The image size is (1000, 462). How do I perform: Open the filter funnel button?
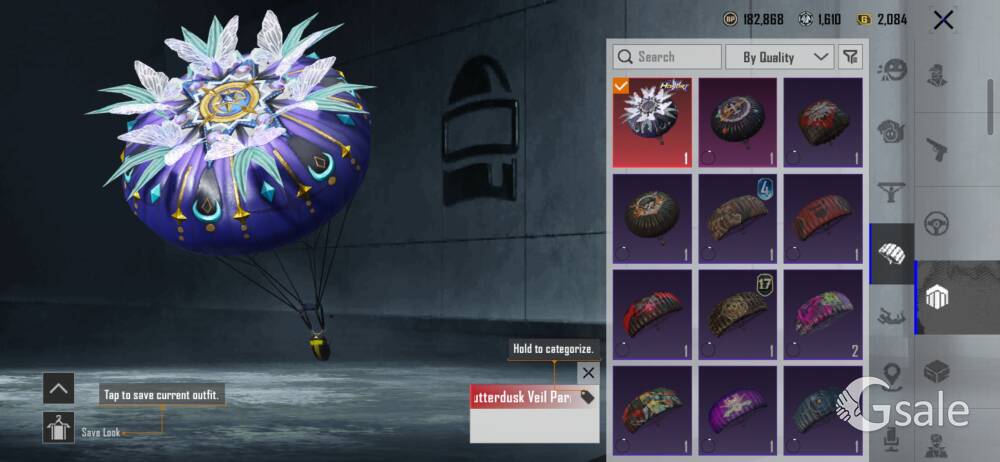[850, 57]
